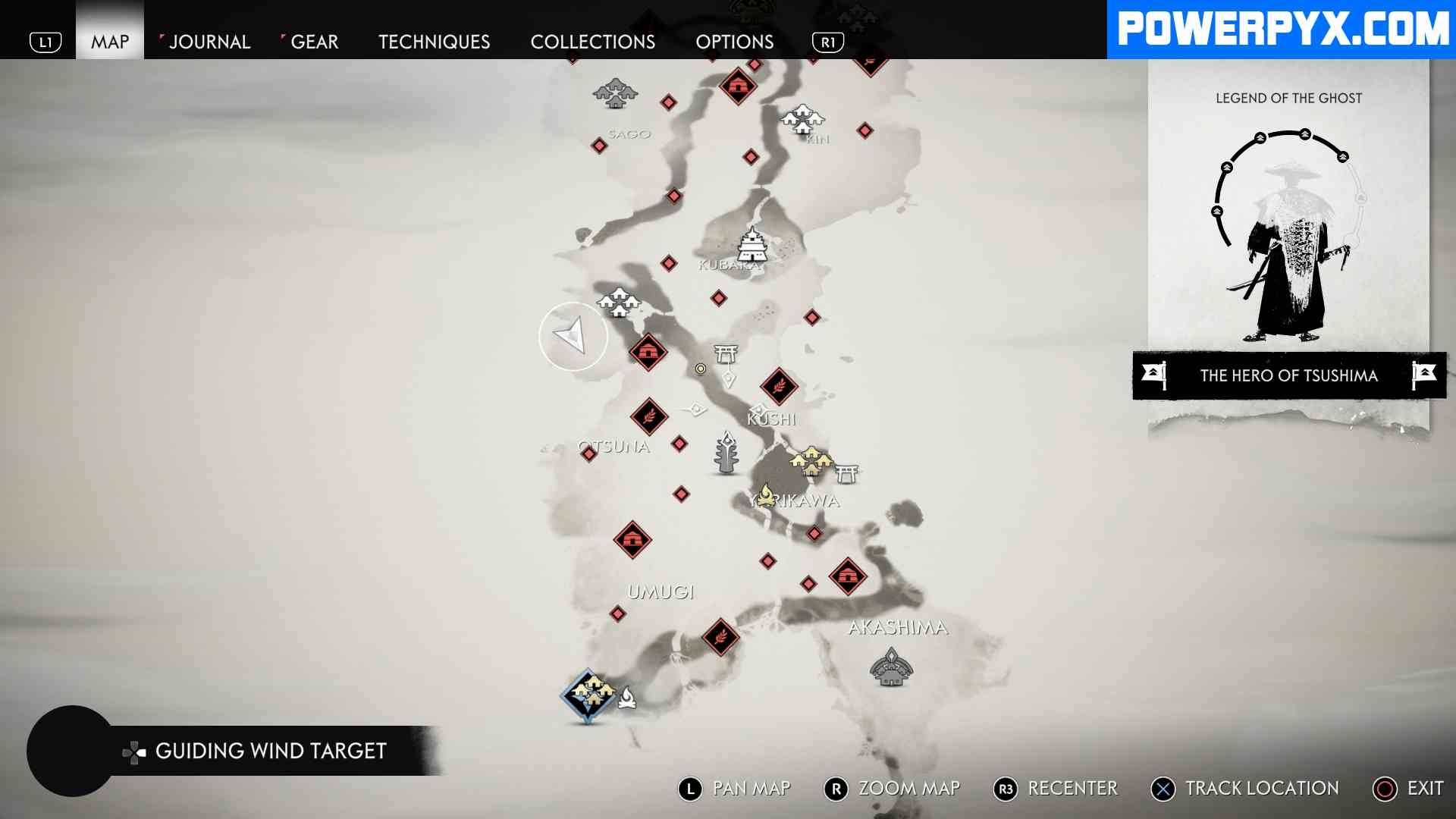Select the village cluster icon near Sago

[x=616, y=93]
